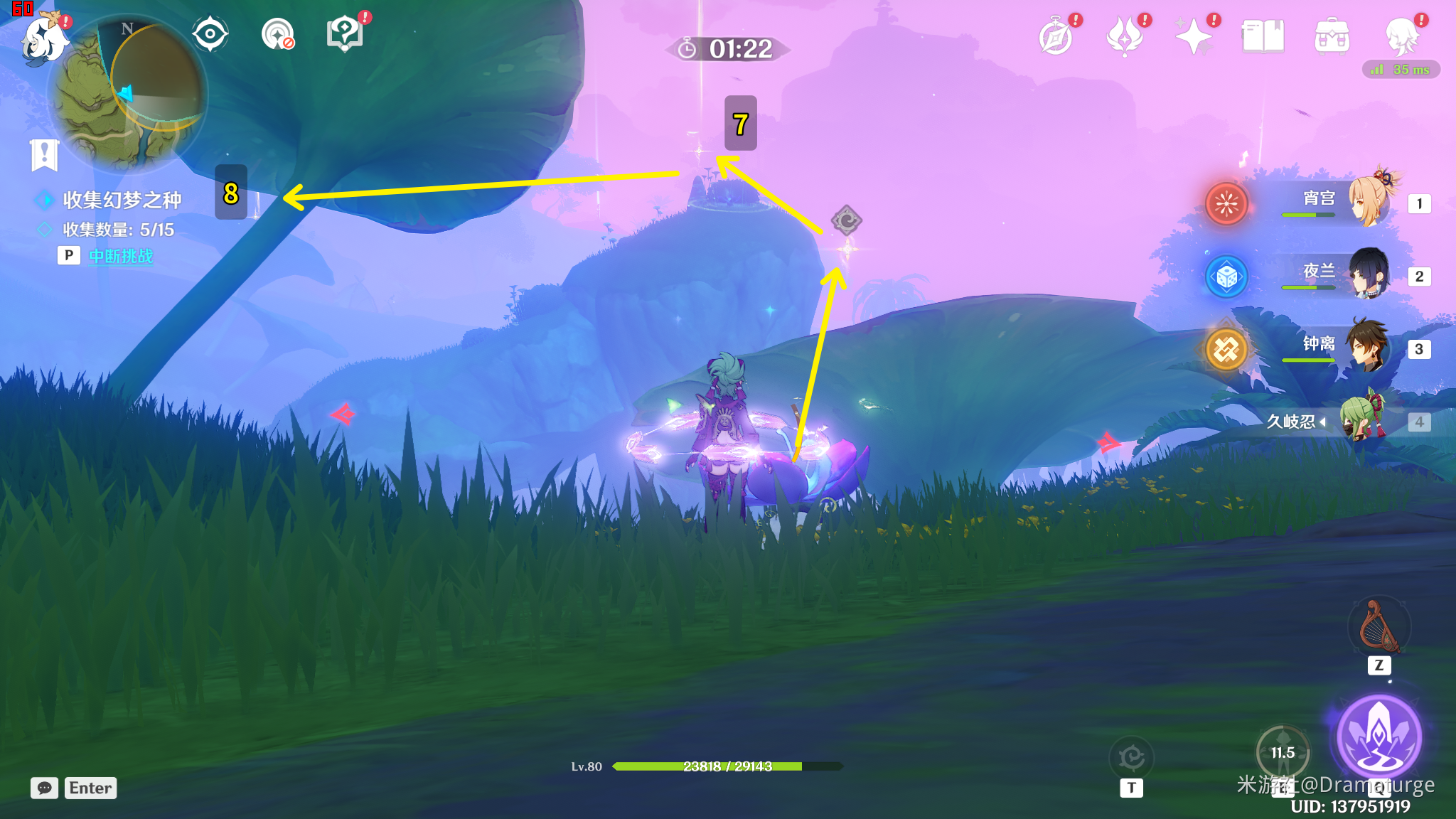Screen dimensions: 1456x819
Task: Click the 中断挑战 abort challenge link
Action: tap(121, 256)
